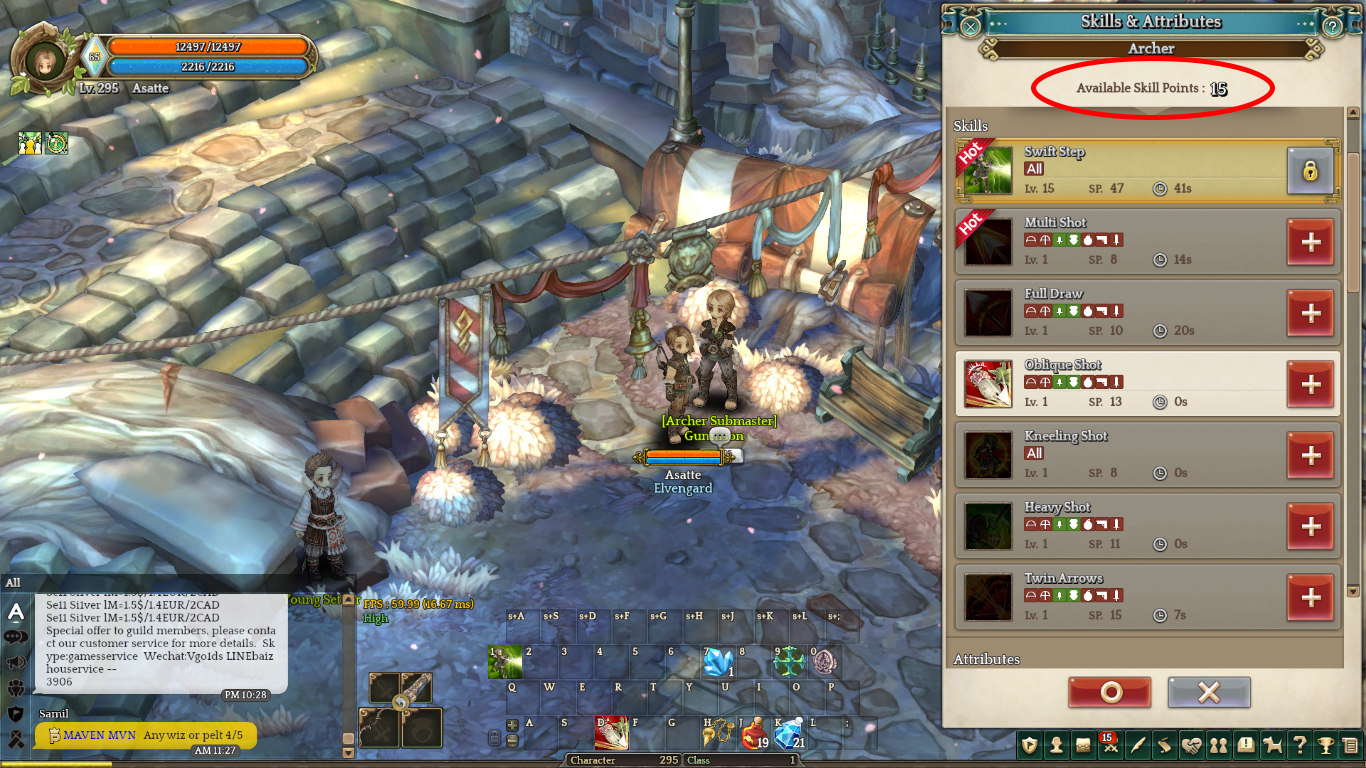Open the trophy achievements icon
The image size is (1366, 768).
tap(1325, 745)
